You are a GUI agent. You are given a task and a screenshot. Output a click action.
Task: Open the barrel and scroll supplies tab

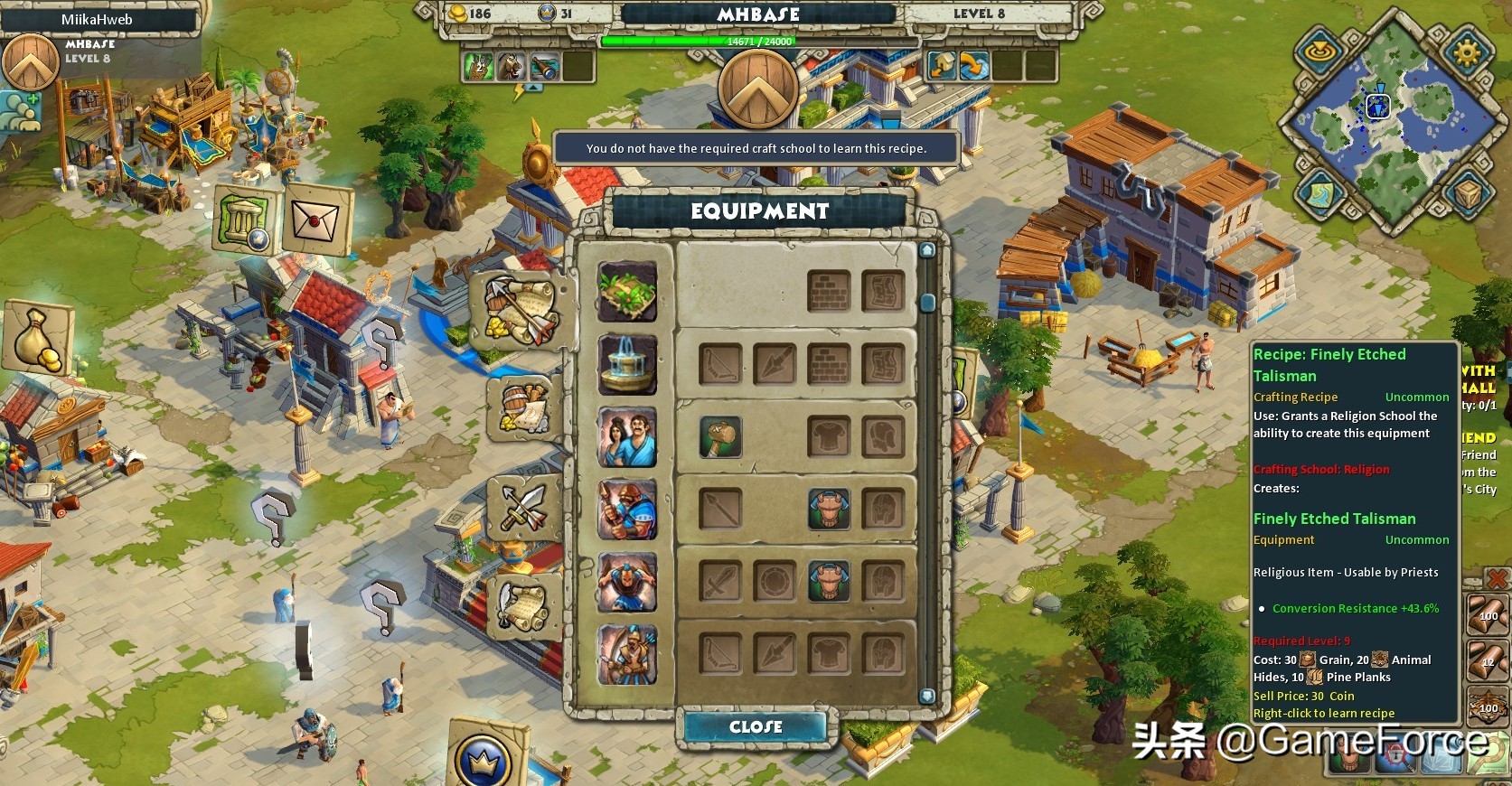tap(521, 409)
